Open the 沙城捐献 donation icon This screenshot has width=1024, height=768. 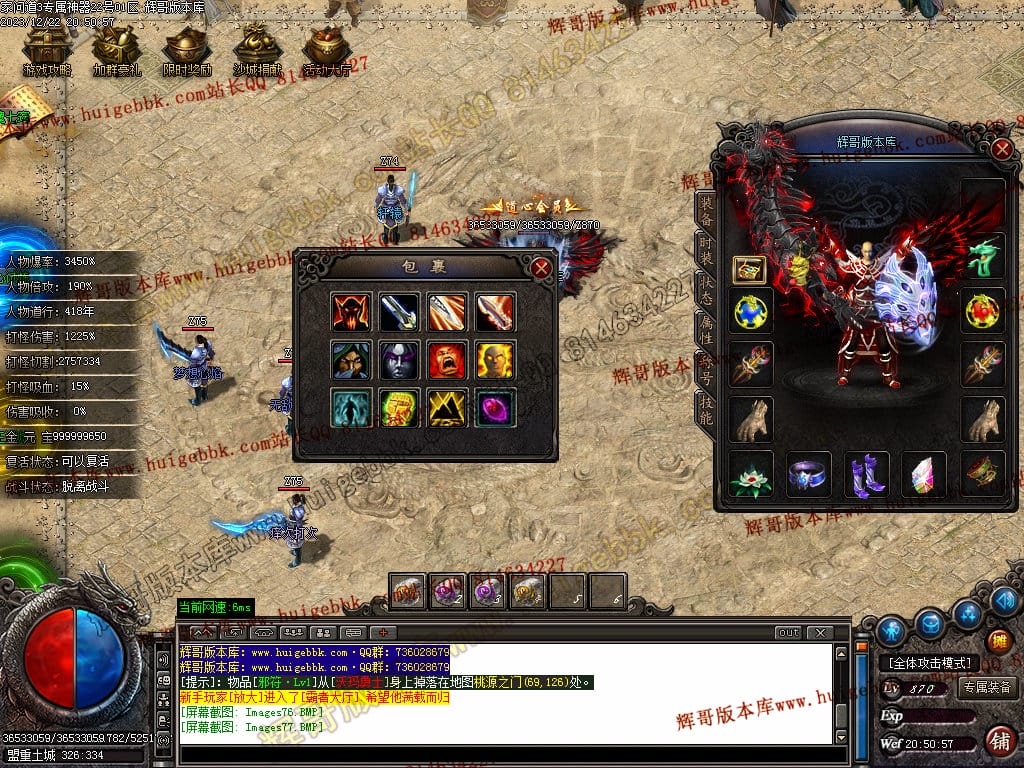point(257,50)
